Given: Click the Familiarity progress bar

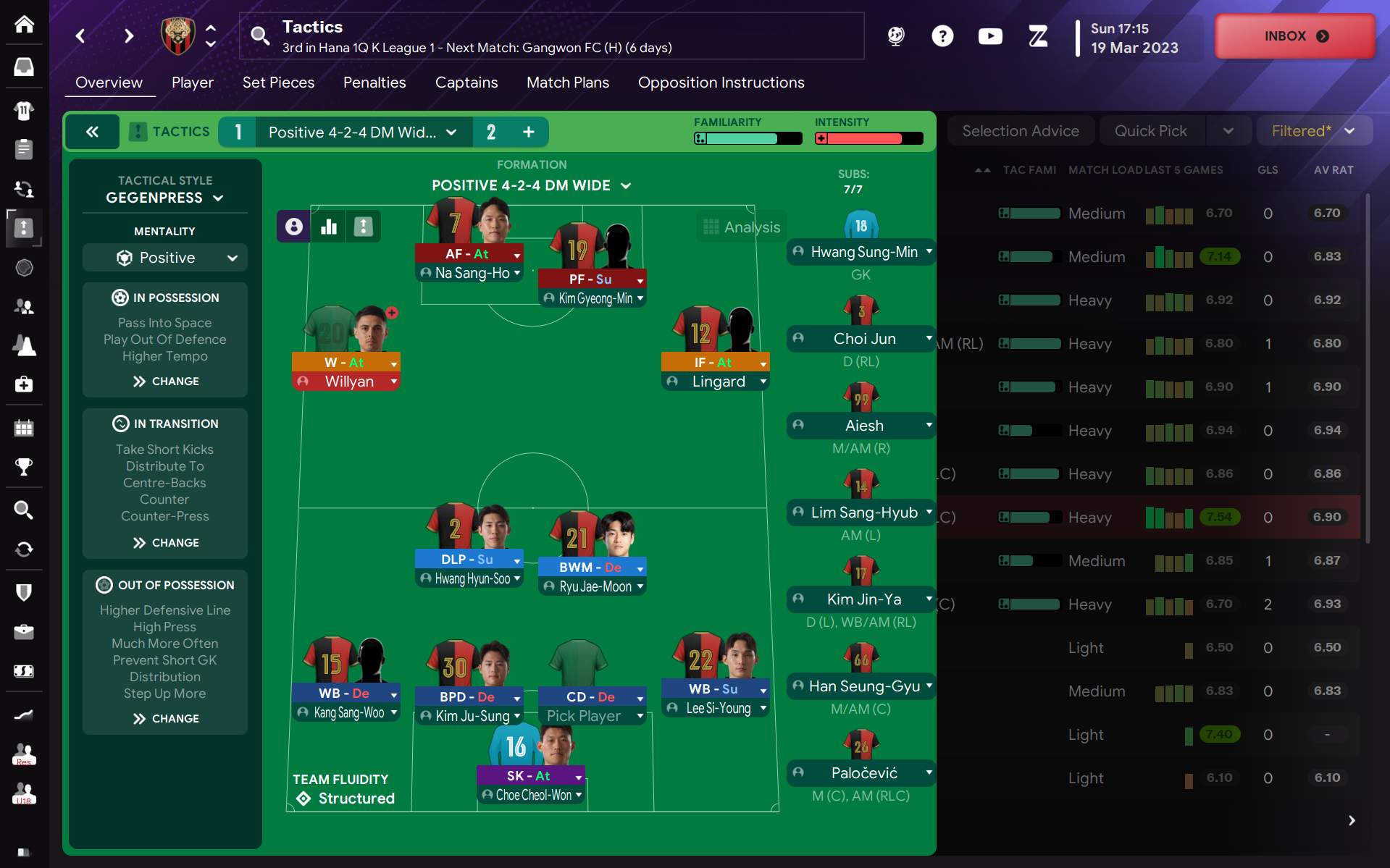Looking at the screenshot, I should [x=748, y=138].
